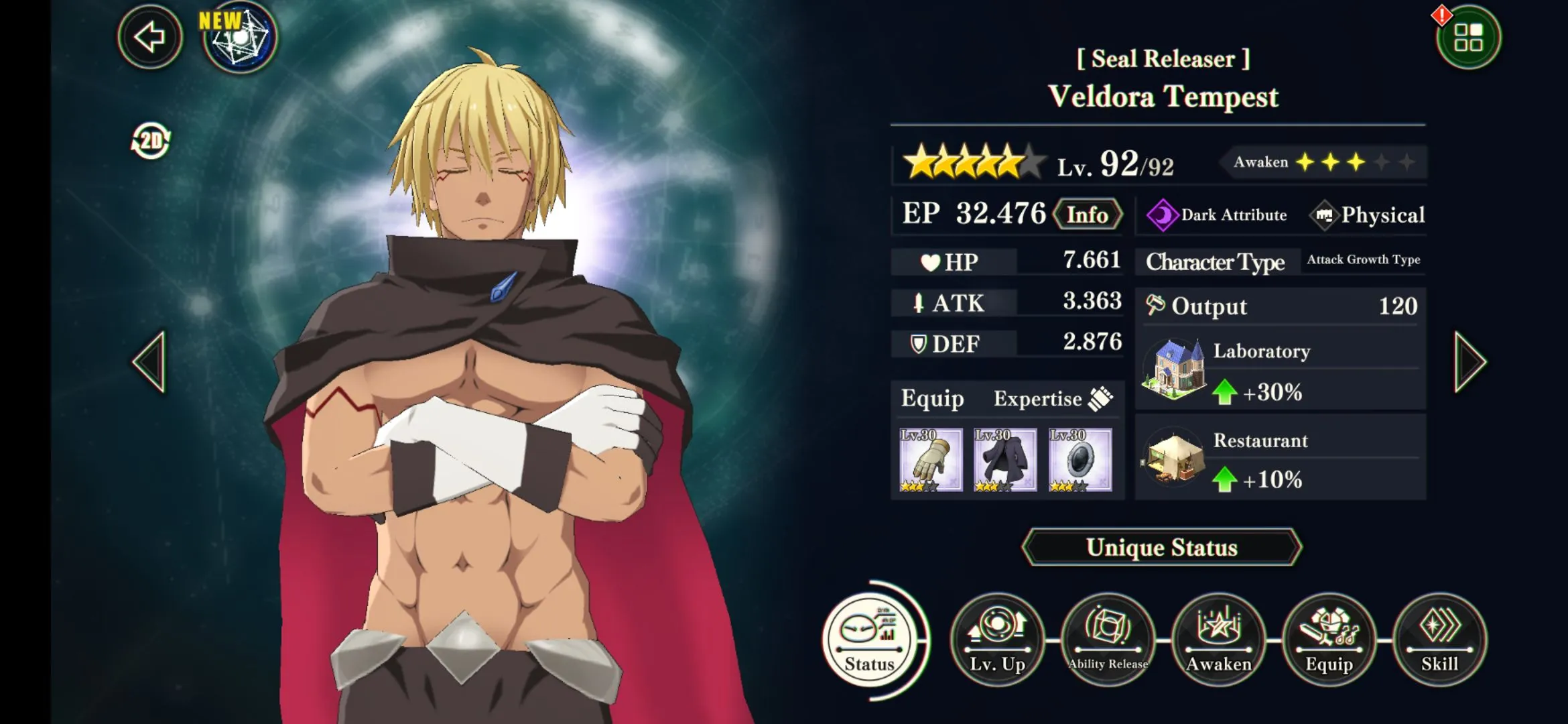Open the Ability Release tab
Image resolution: width=1568 pixels, height=724 pixels.
[1108, 640]
